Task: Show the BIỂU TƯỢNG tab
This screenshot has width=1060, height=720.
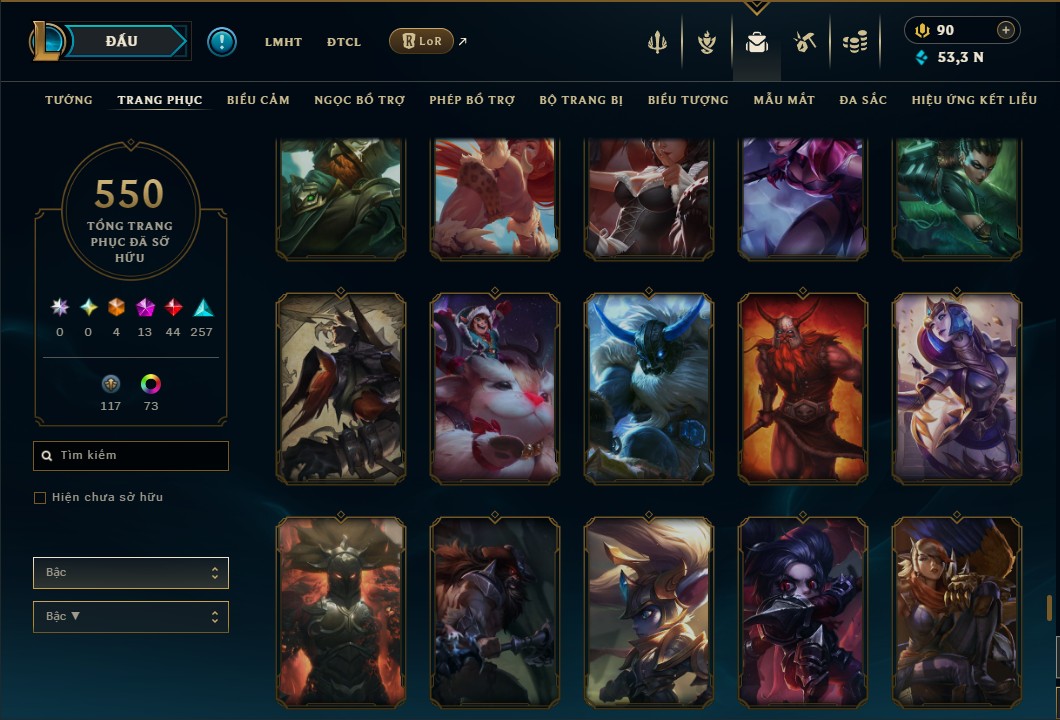Action: [x=688, y=100]
